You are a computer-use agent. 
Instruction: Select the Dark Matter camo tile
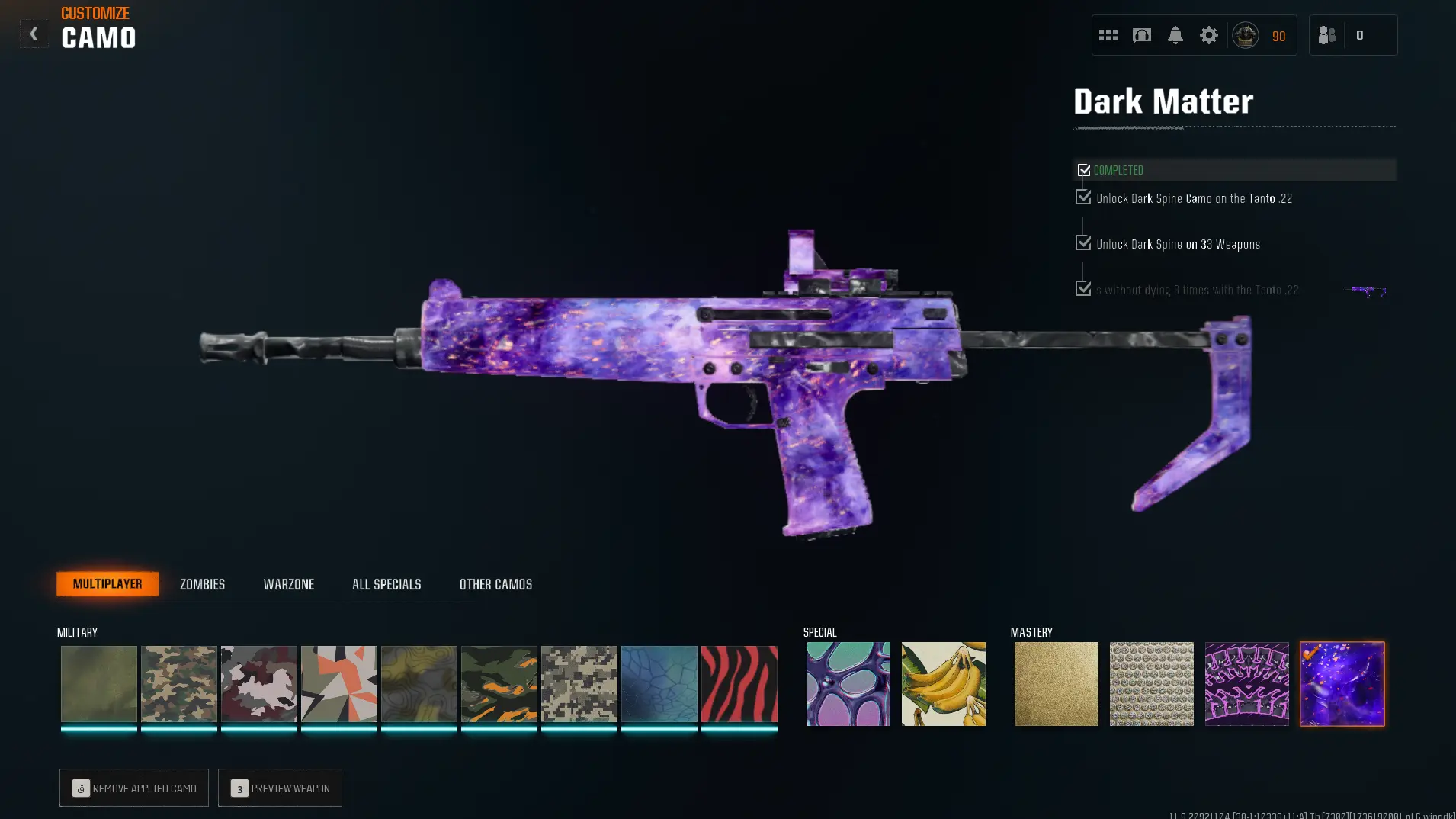(1342, 684)
